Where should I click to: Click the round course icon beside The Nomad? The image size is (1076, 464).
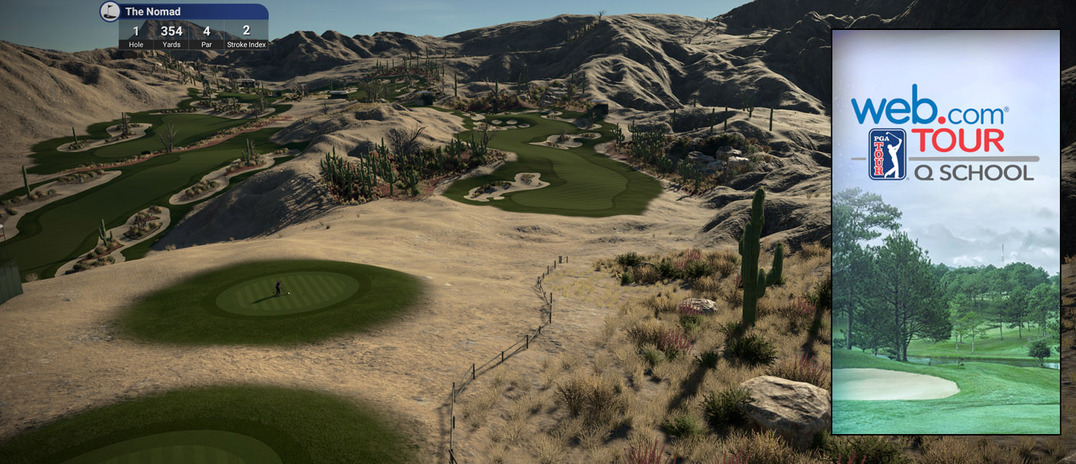tap(110, 12)
